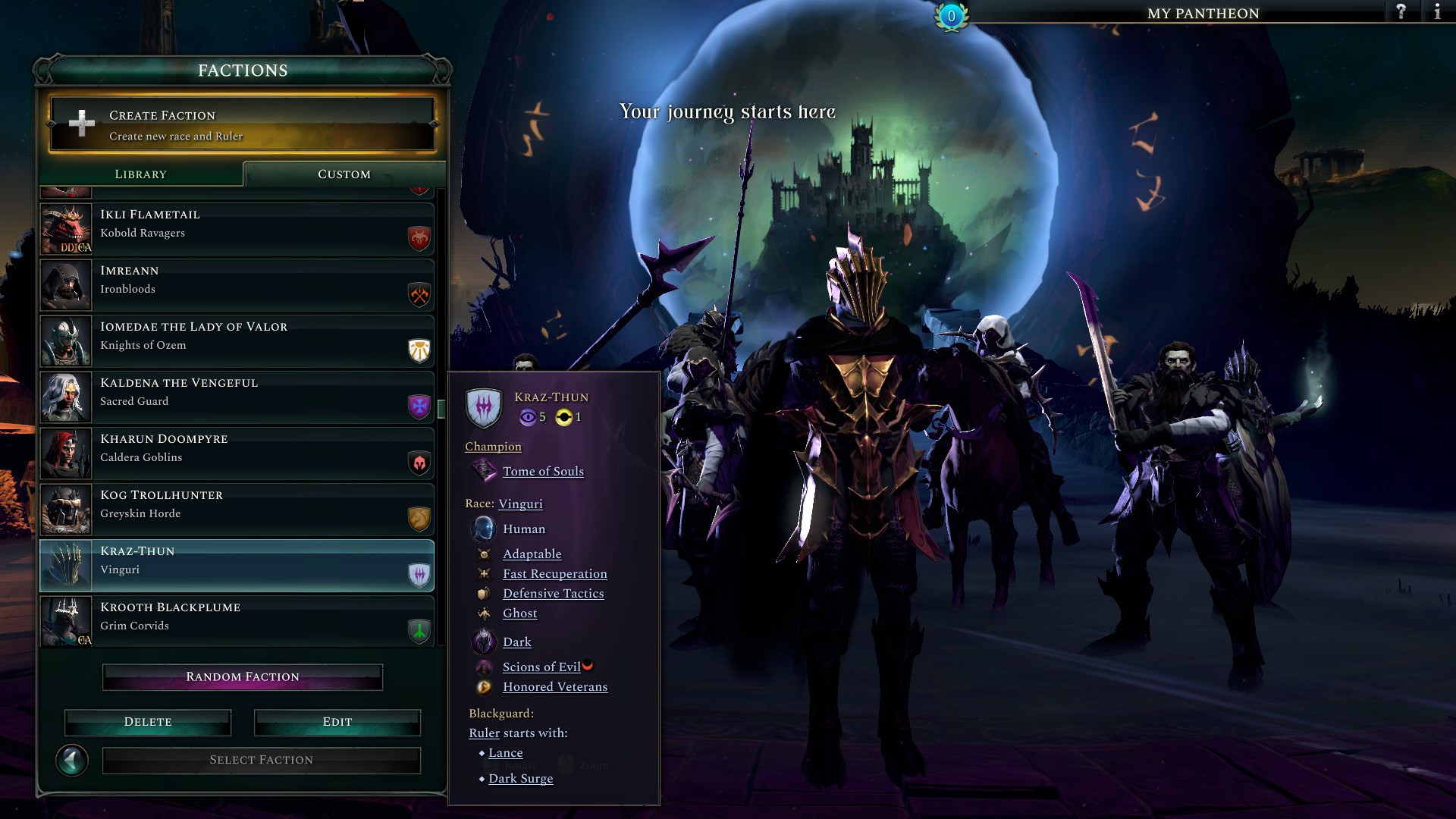1456x819 pixels.
Task: Click the Ghost trait icon
Action: point(484,613)
